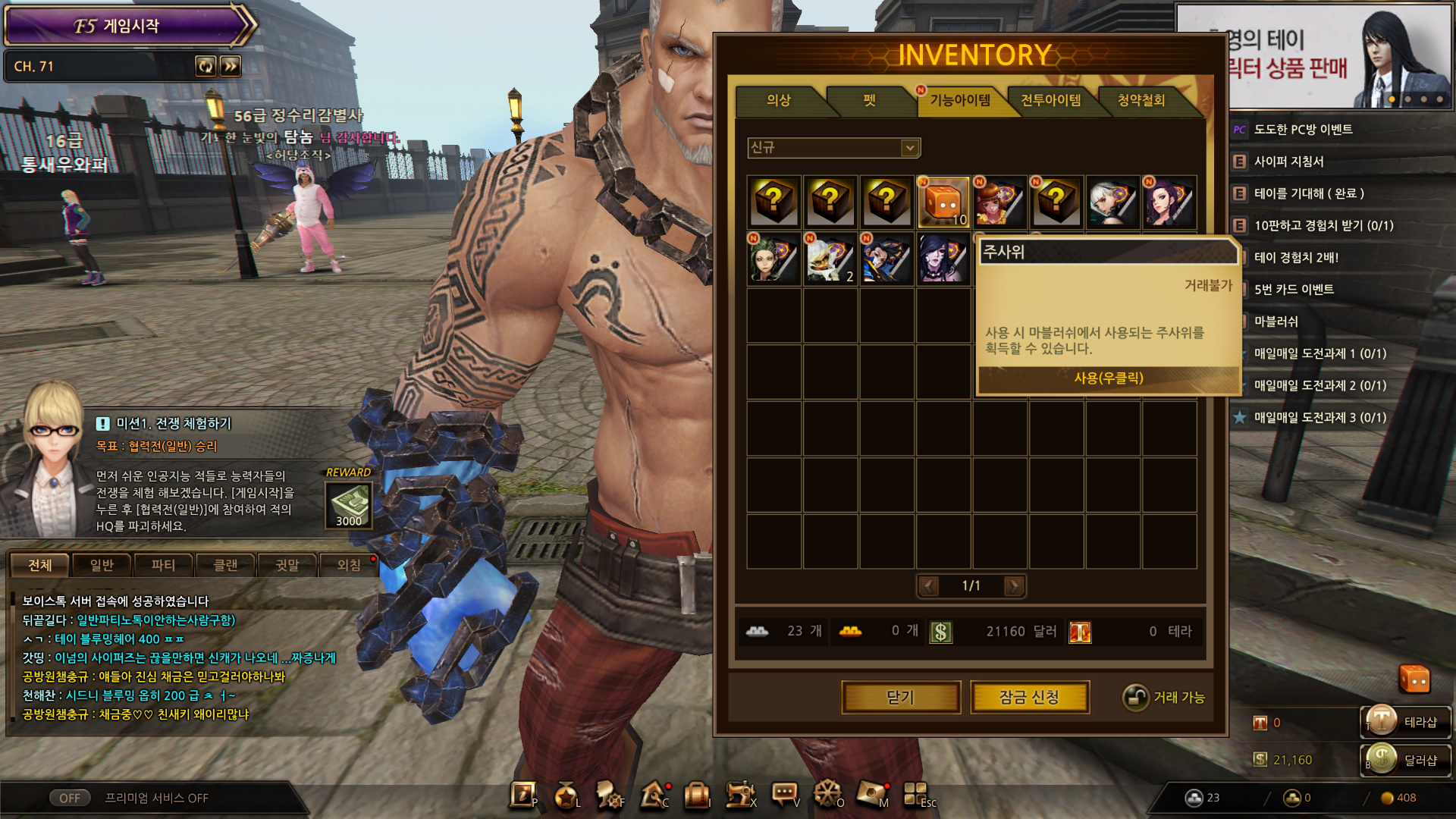This screenshot has width=1456, height=819.
Task: Open the 달러샵 shop
Action: (x=1407, y=760)
